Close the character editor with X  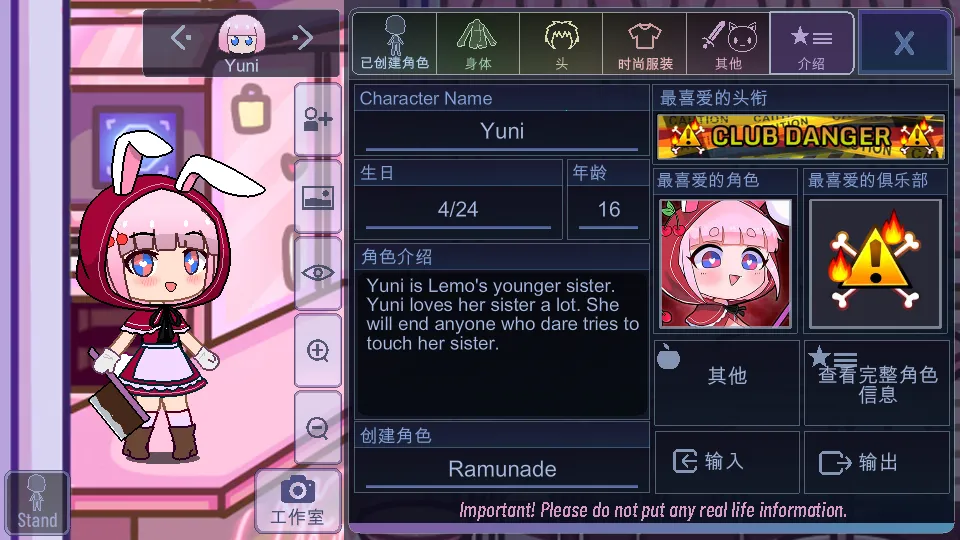(x=904, y=43)
